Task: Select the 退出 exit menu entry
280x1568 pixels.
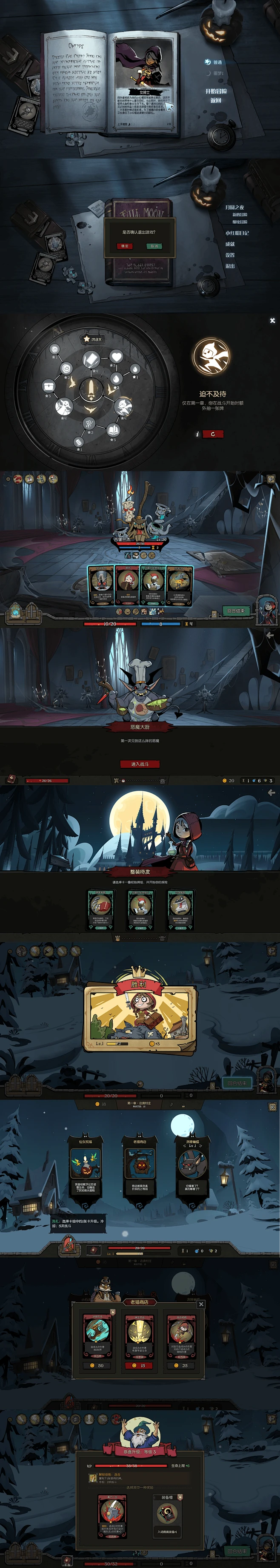Action: 230,266
